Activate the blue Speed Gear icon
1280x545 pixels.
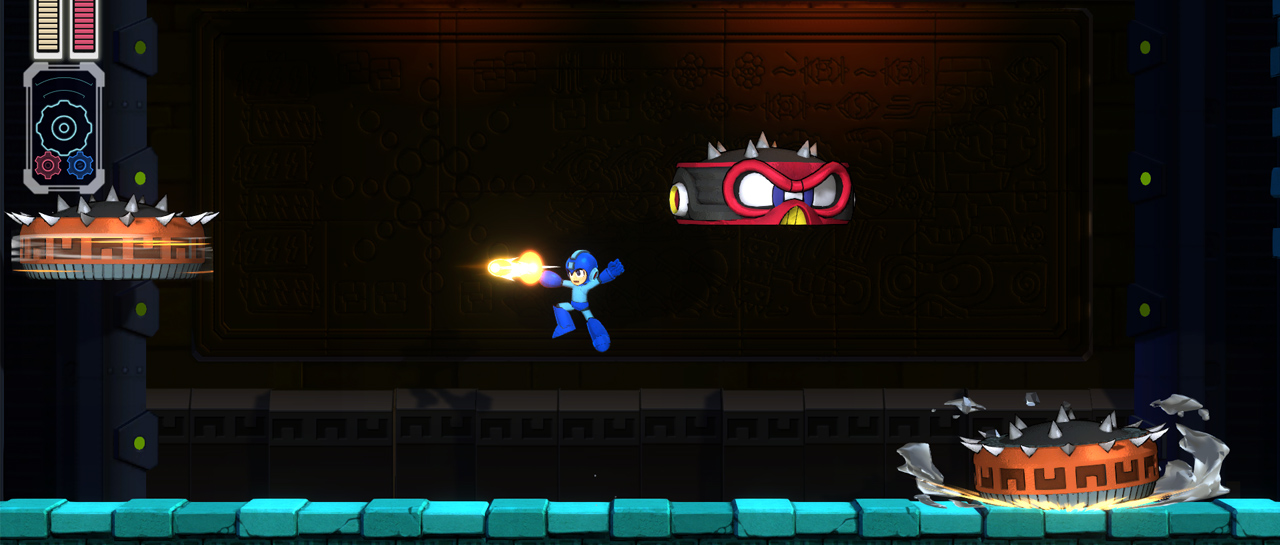[x=80, y=165]
